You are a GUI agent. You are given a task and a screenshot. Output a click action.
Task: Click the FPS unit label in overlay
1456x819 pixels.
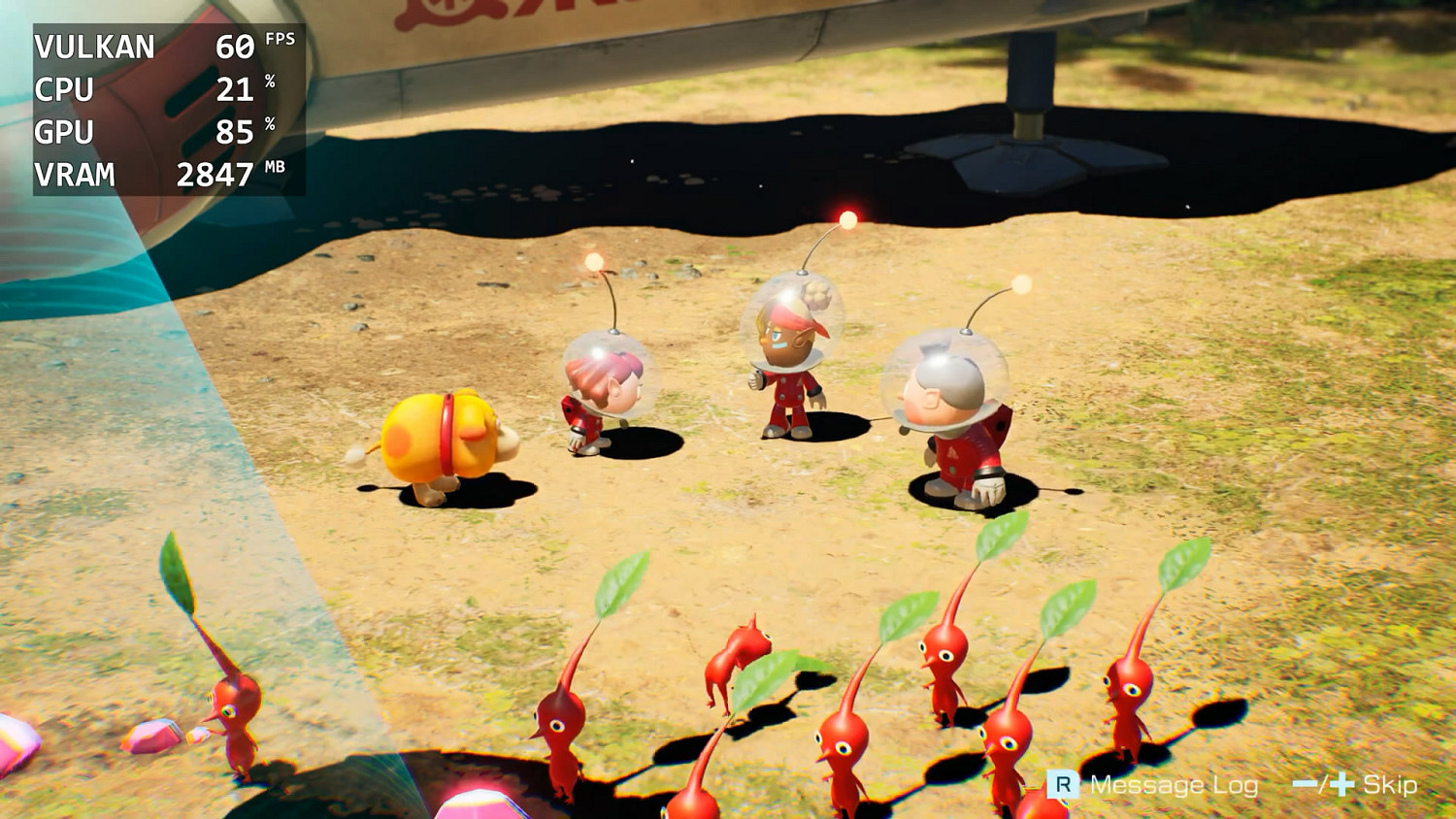pyautogui.click(x=279, y=38)
